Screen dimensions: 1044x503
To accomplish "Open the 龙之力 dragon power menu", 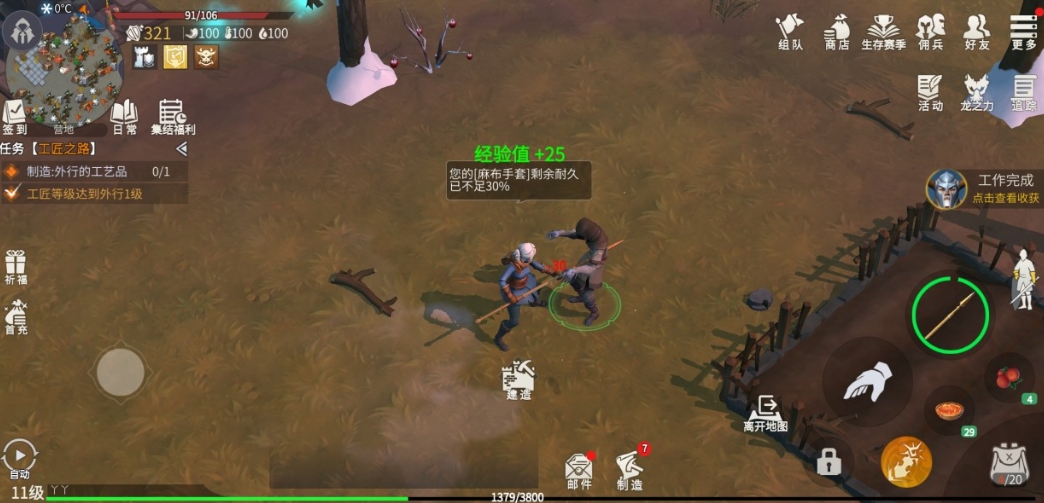I will 977,92.
